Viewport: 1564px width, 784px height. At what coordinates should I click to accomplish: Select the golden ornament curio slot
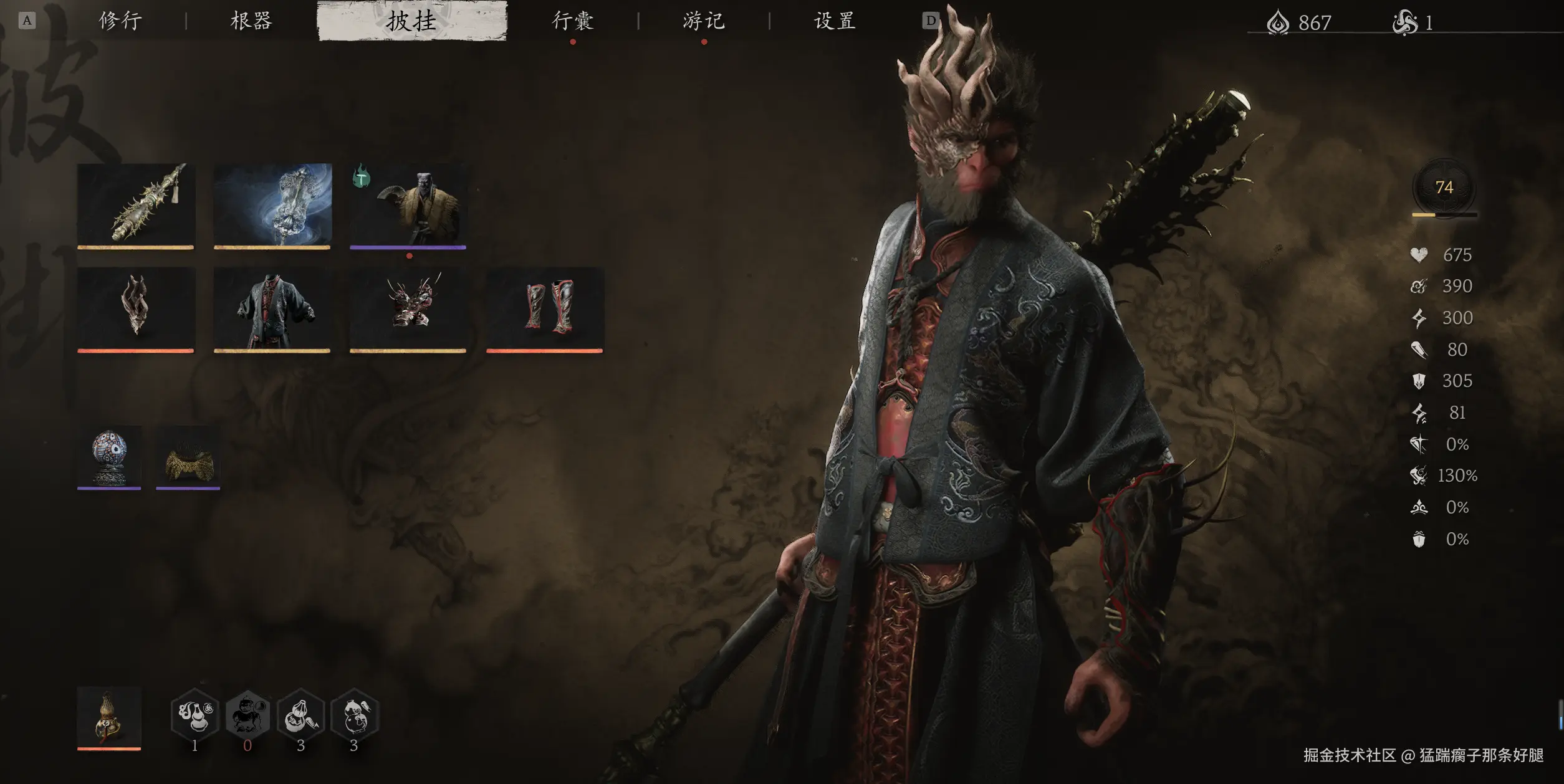tap(188, 457)
